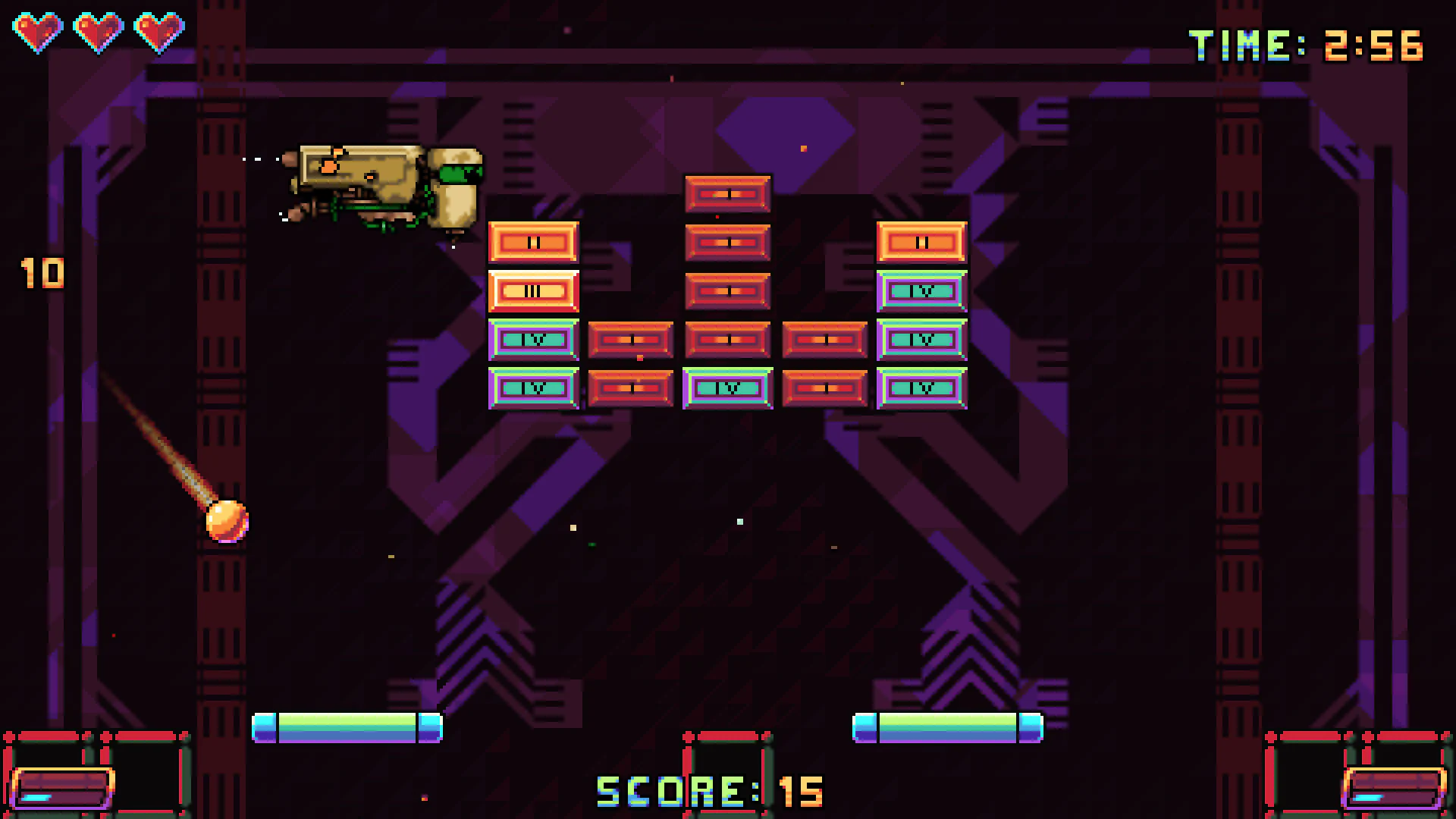
Task: Click the orange brick right of the center IV brick
Action: click(824, 388)
